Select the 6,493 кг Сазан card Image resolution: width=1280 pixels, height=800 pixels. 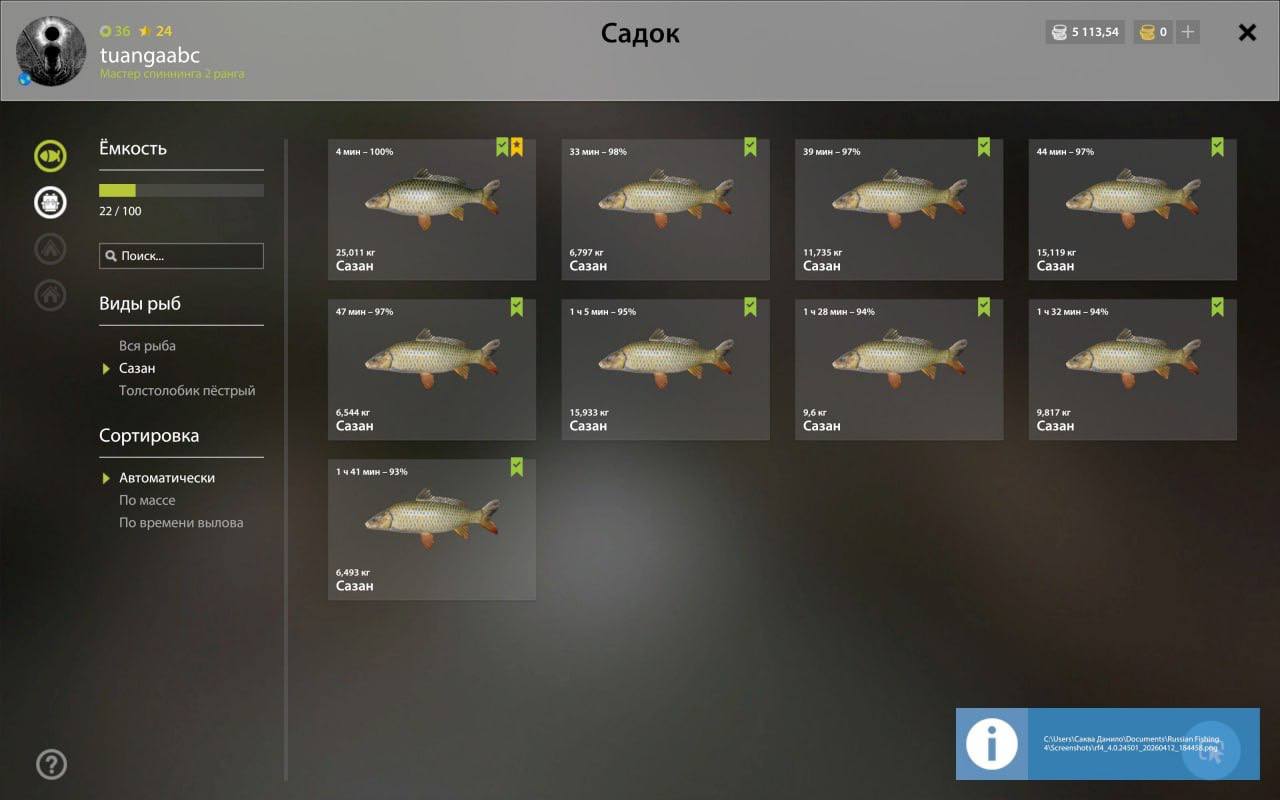click(431, 529)
